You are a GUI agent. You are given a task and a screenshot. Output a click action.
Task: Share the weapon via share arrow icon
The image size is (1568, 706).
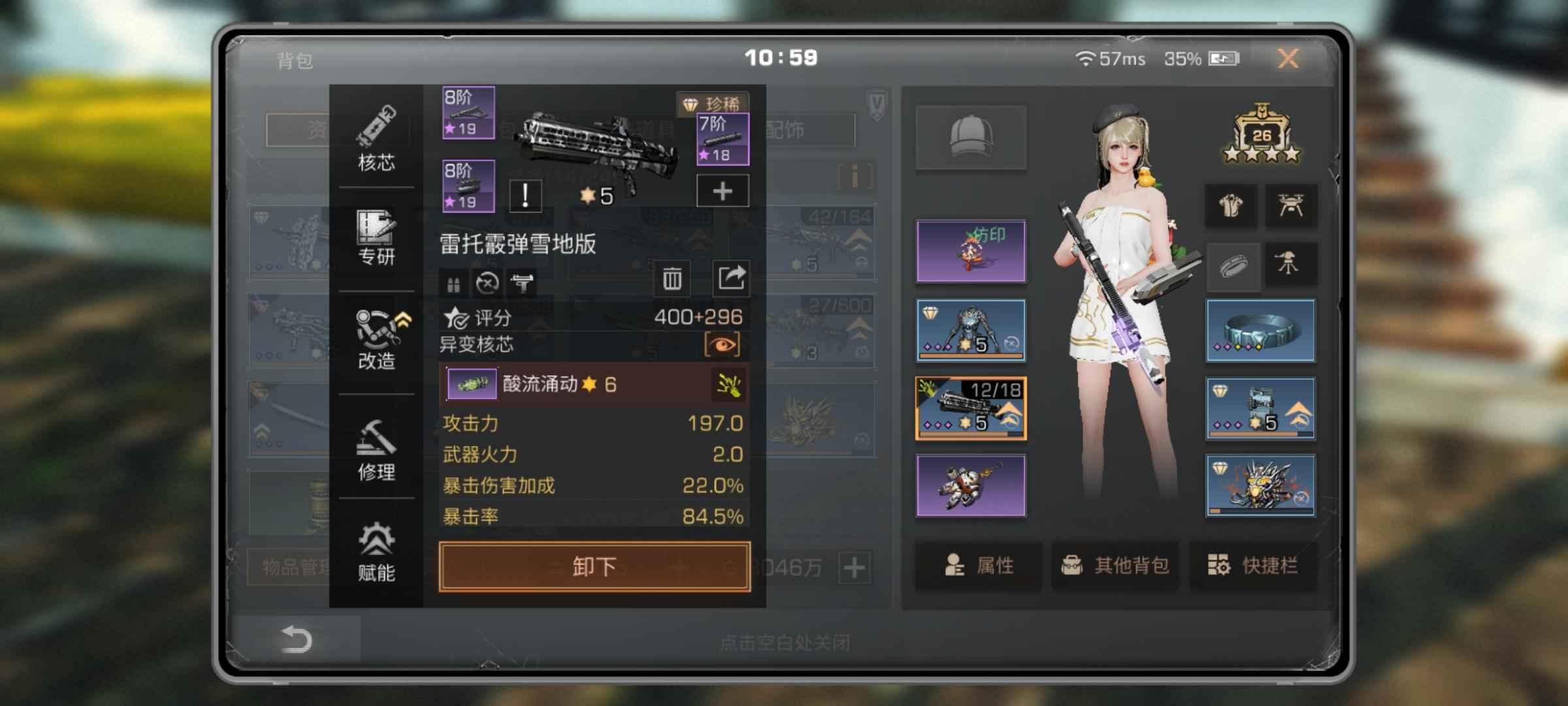731,278
